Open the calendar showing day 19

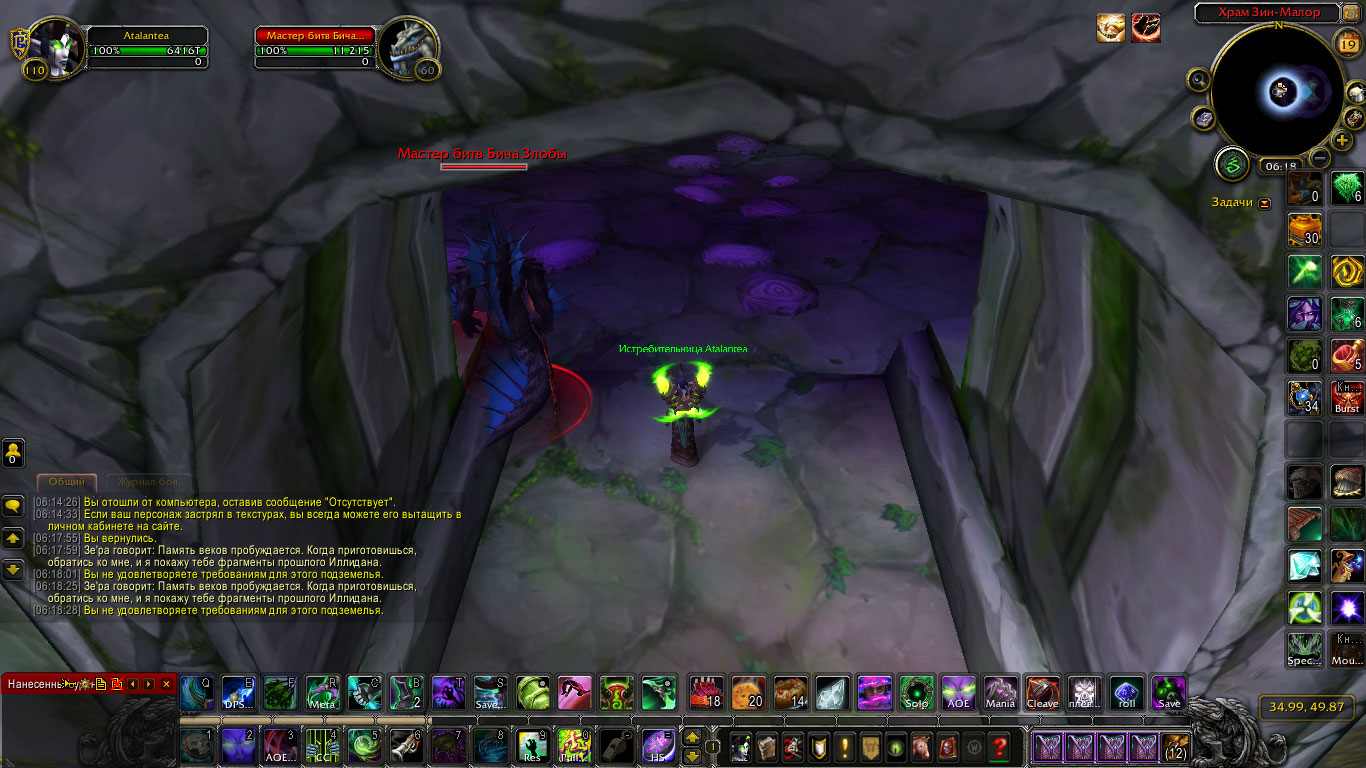coord(1346,44)
